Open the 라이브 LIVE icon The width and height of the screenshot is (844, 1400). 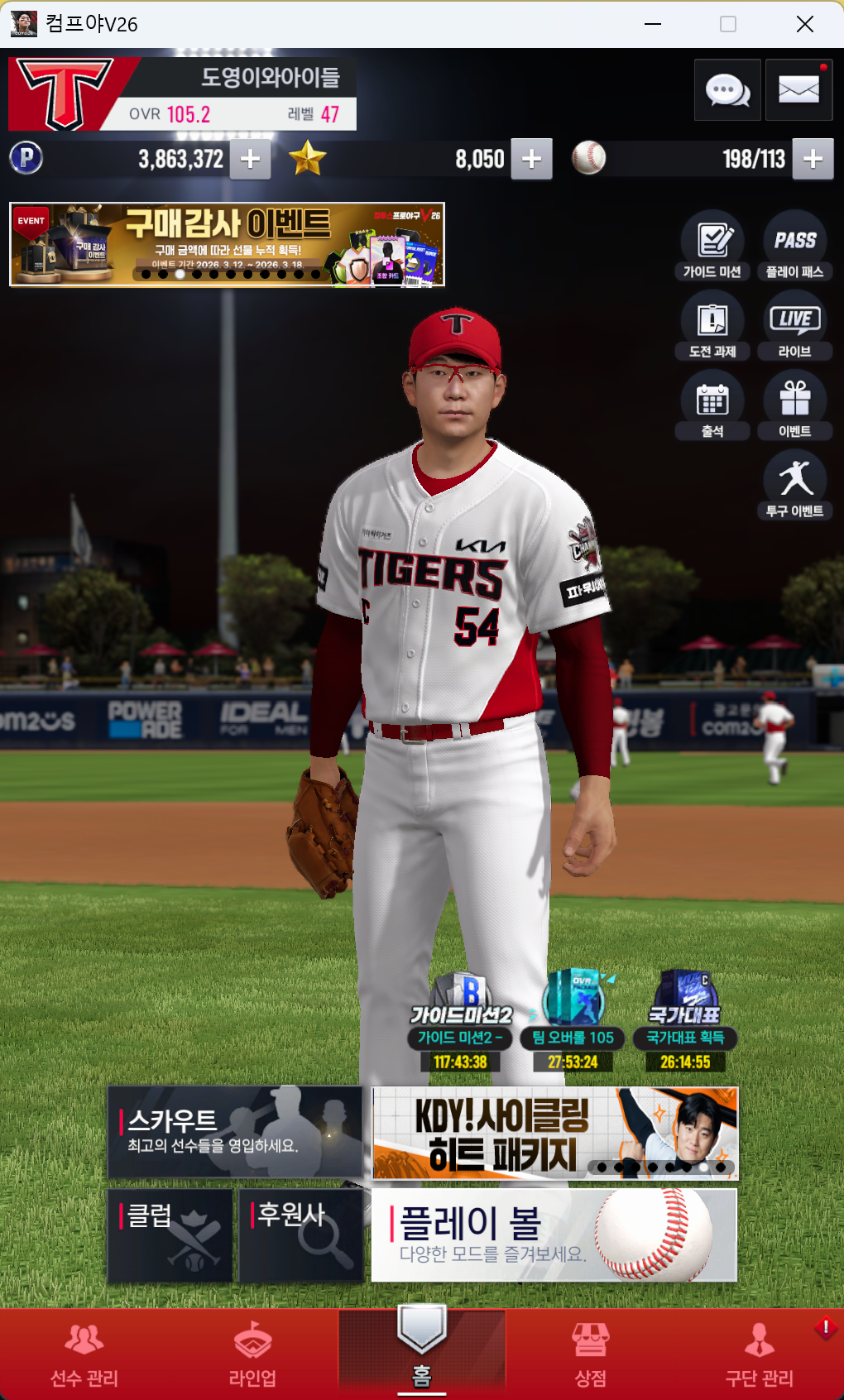(795, 326)
